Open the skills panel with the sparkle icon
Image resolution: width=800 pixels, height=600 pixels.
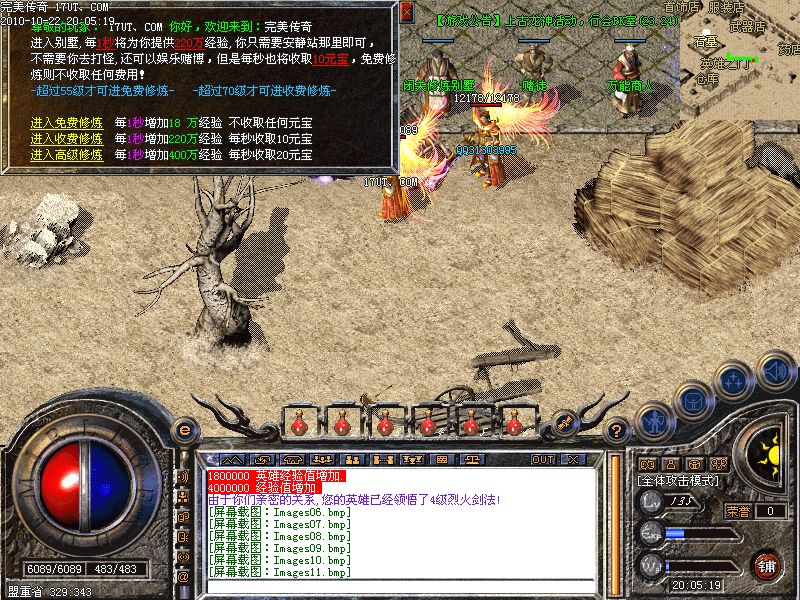pos(734,380)
